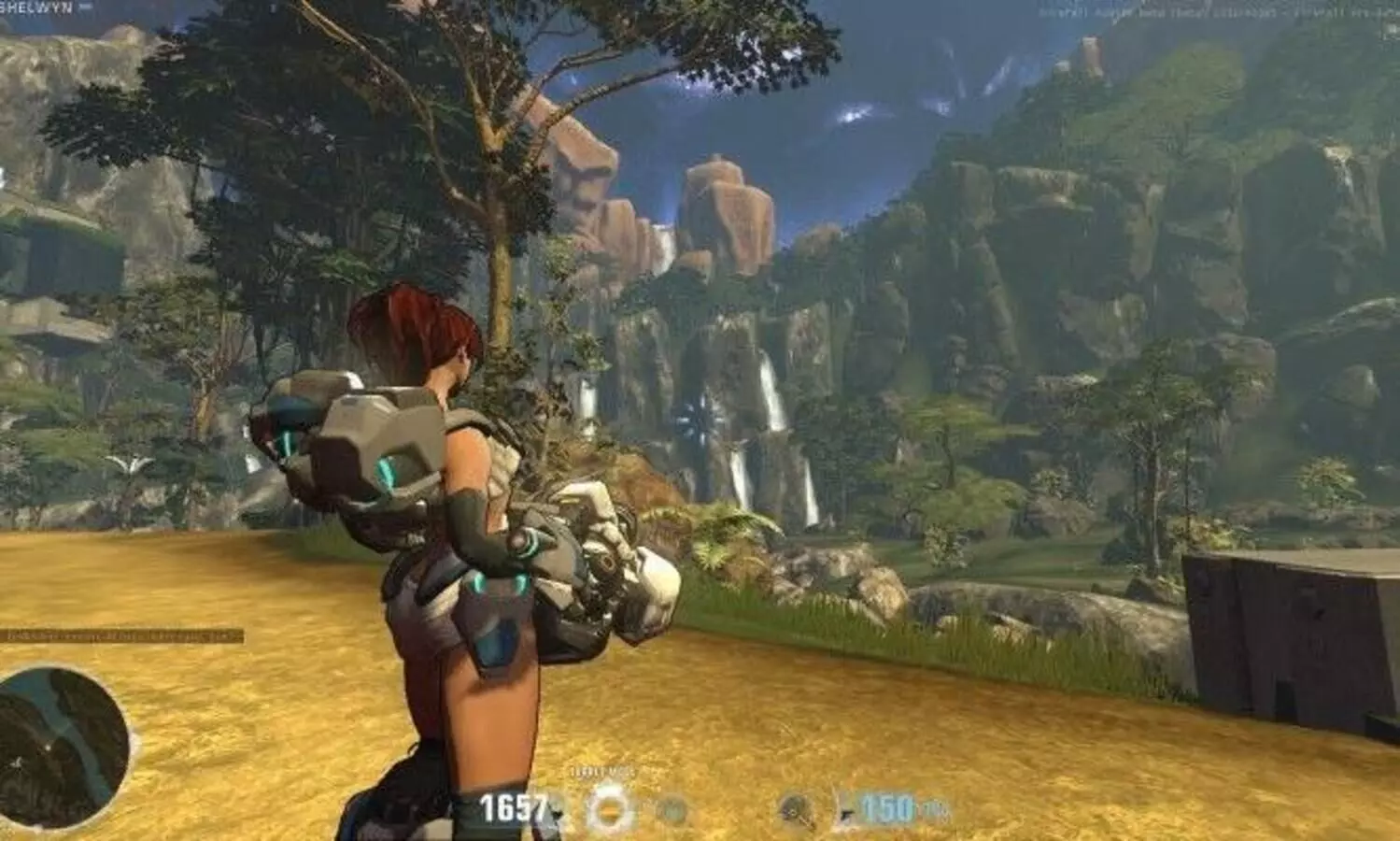Activate the glowing white ring ability
This screenshot has width=1400, height=841.
[610, 809]
